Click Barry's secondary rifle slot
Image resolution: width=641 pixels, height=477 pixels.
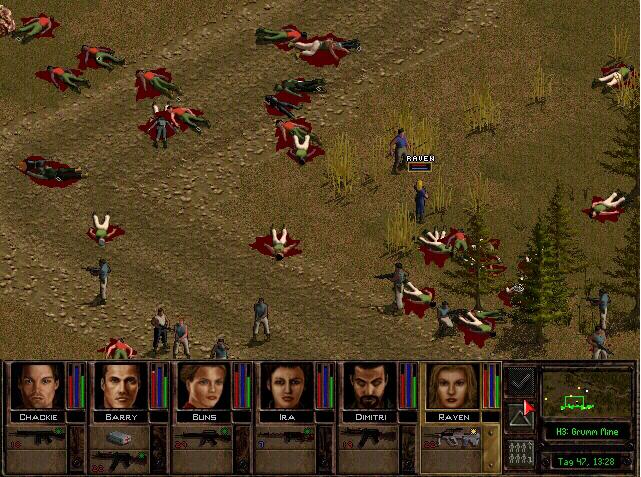pos(119,461)
